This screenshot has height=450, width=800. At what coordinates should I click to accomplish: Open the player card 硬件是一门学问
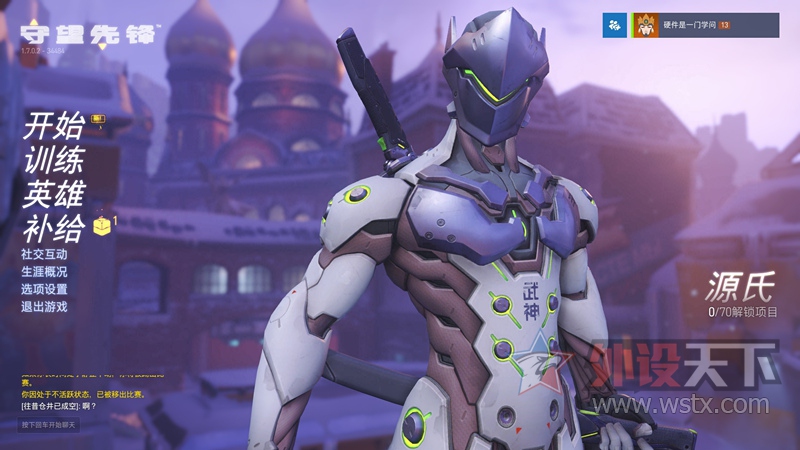point(705,25)
